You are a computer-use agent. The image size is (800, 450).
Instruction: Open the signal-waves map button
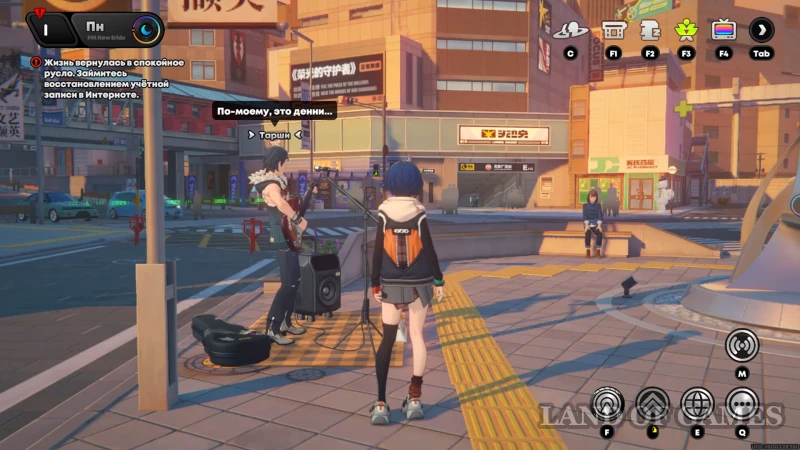(742, 345)
